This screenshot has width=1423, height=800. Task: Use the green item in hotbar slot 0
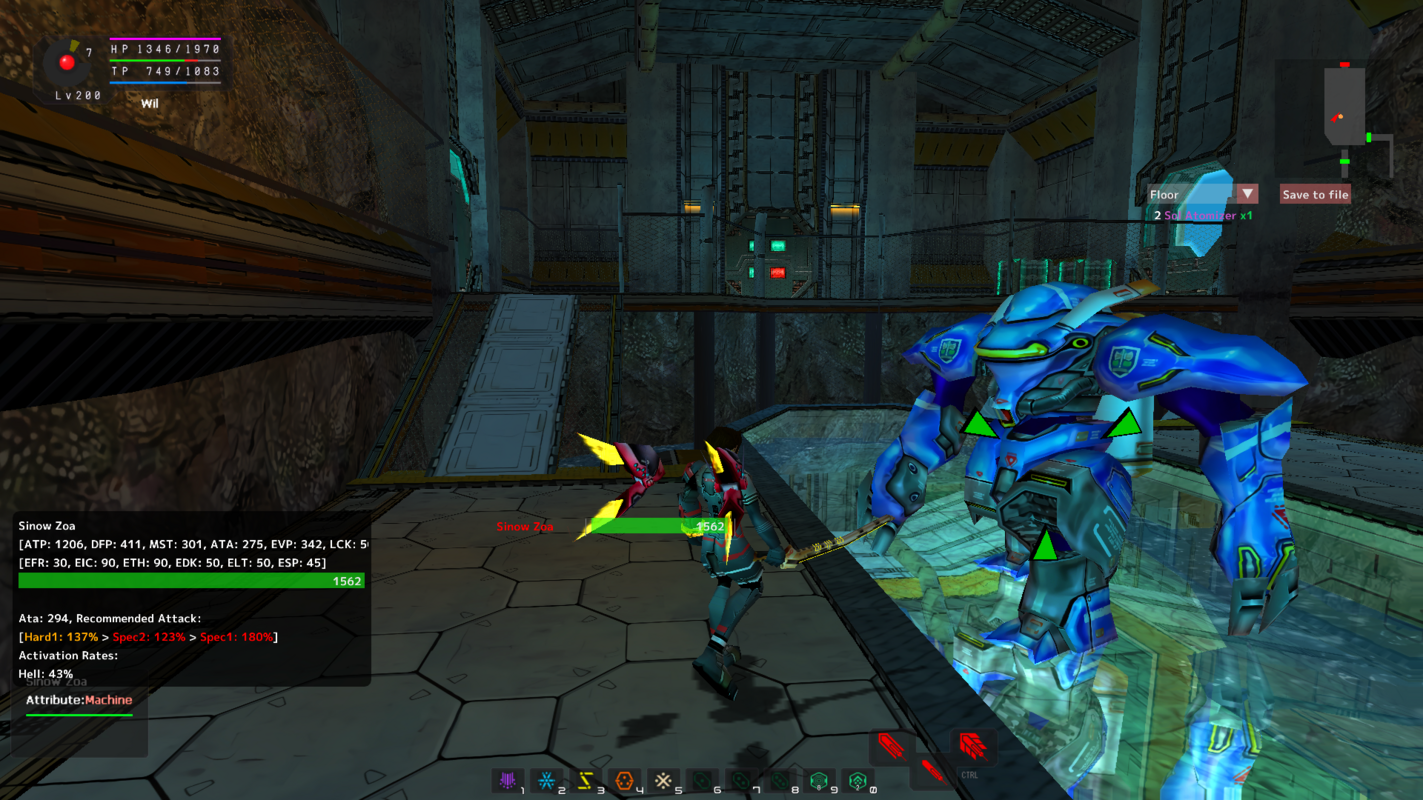pos(858,780)
